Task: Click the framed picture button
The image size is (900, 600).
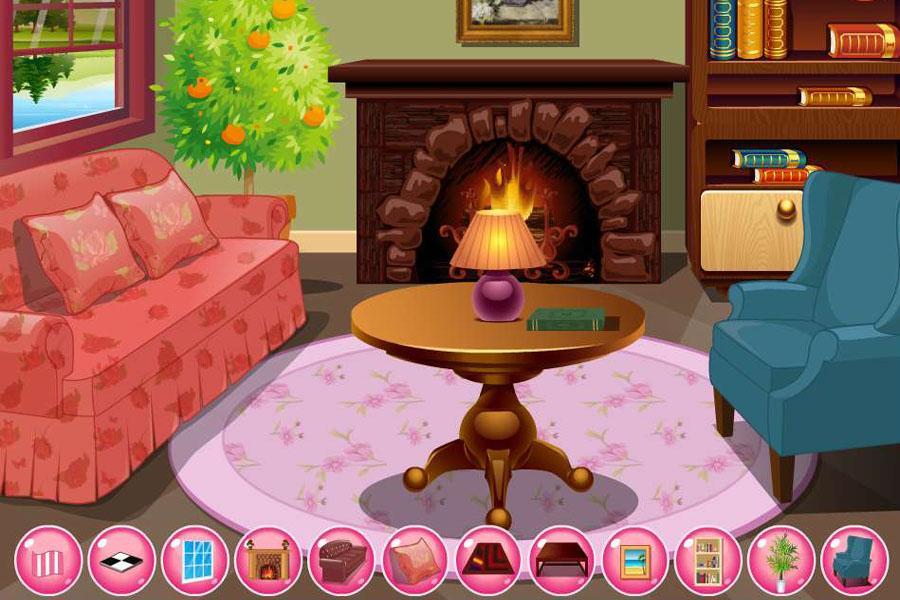Action: [635, 560]
